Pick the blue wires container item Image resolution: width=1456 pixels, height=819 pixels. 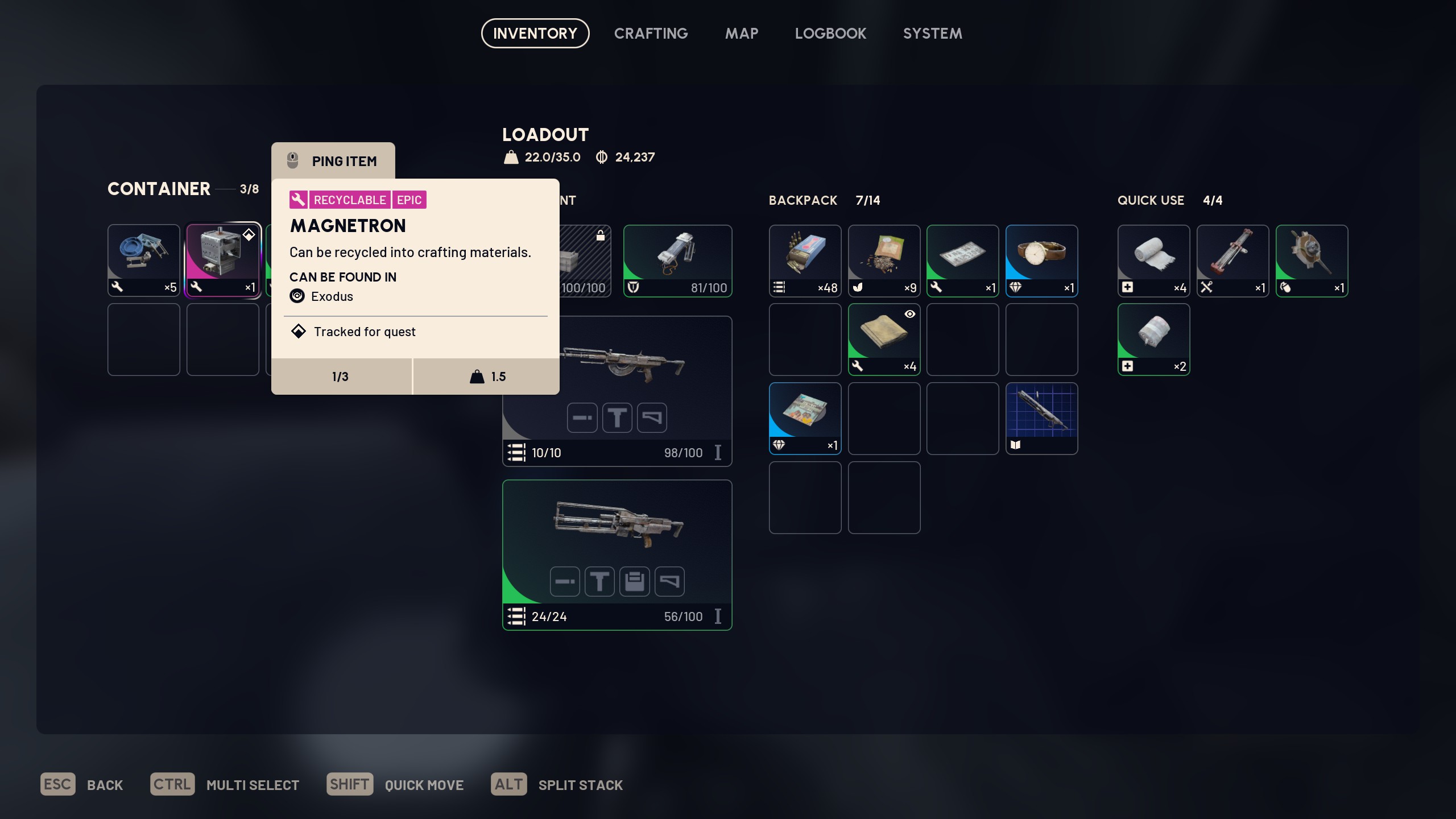pyautogui.click(x=143, y=260)
